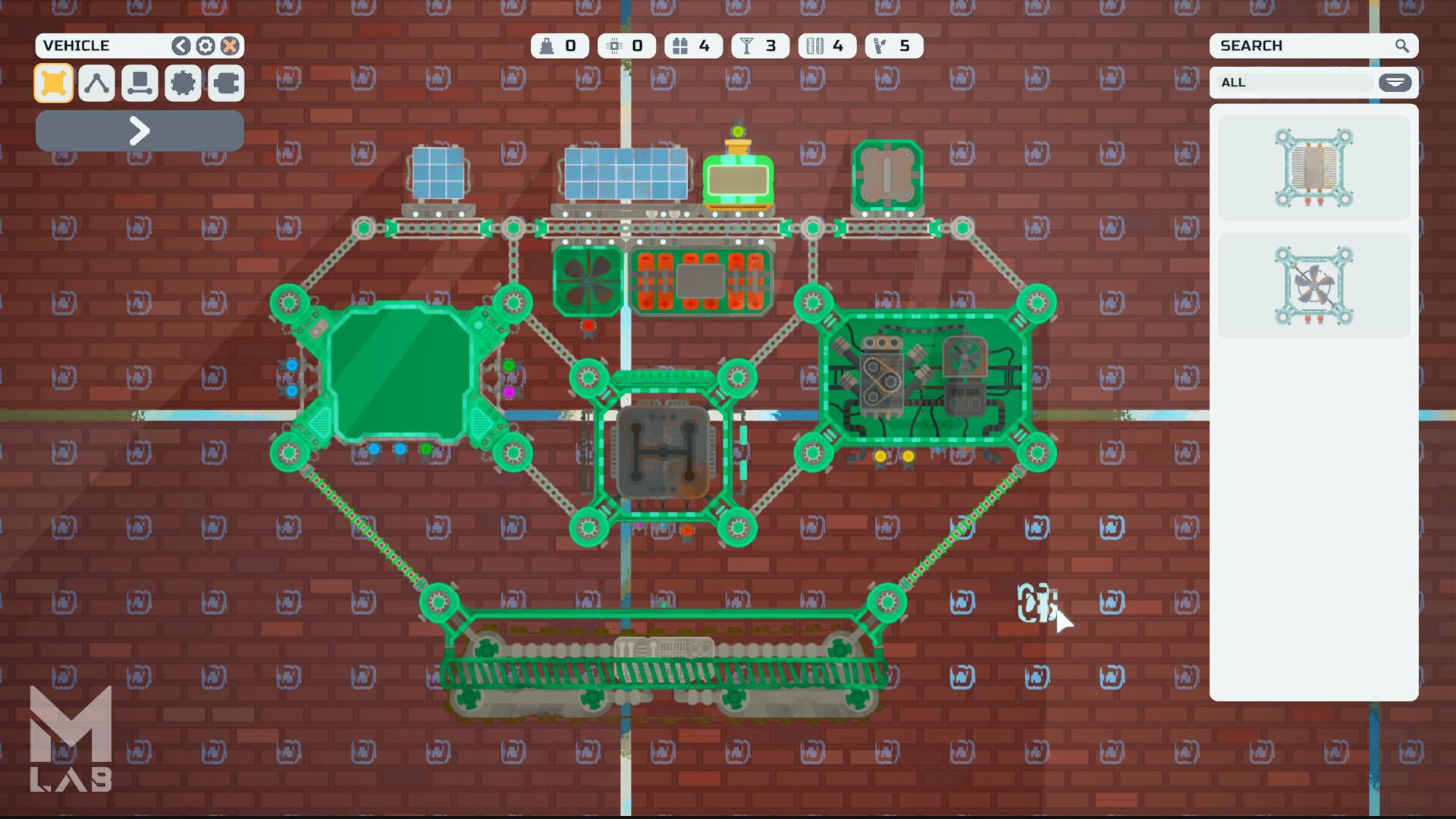Select the panel/structure build tool
This screenshot has width=1456, height=819.
[53, 83]
